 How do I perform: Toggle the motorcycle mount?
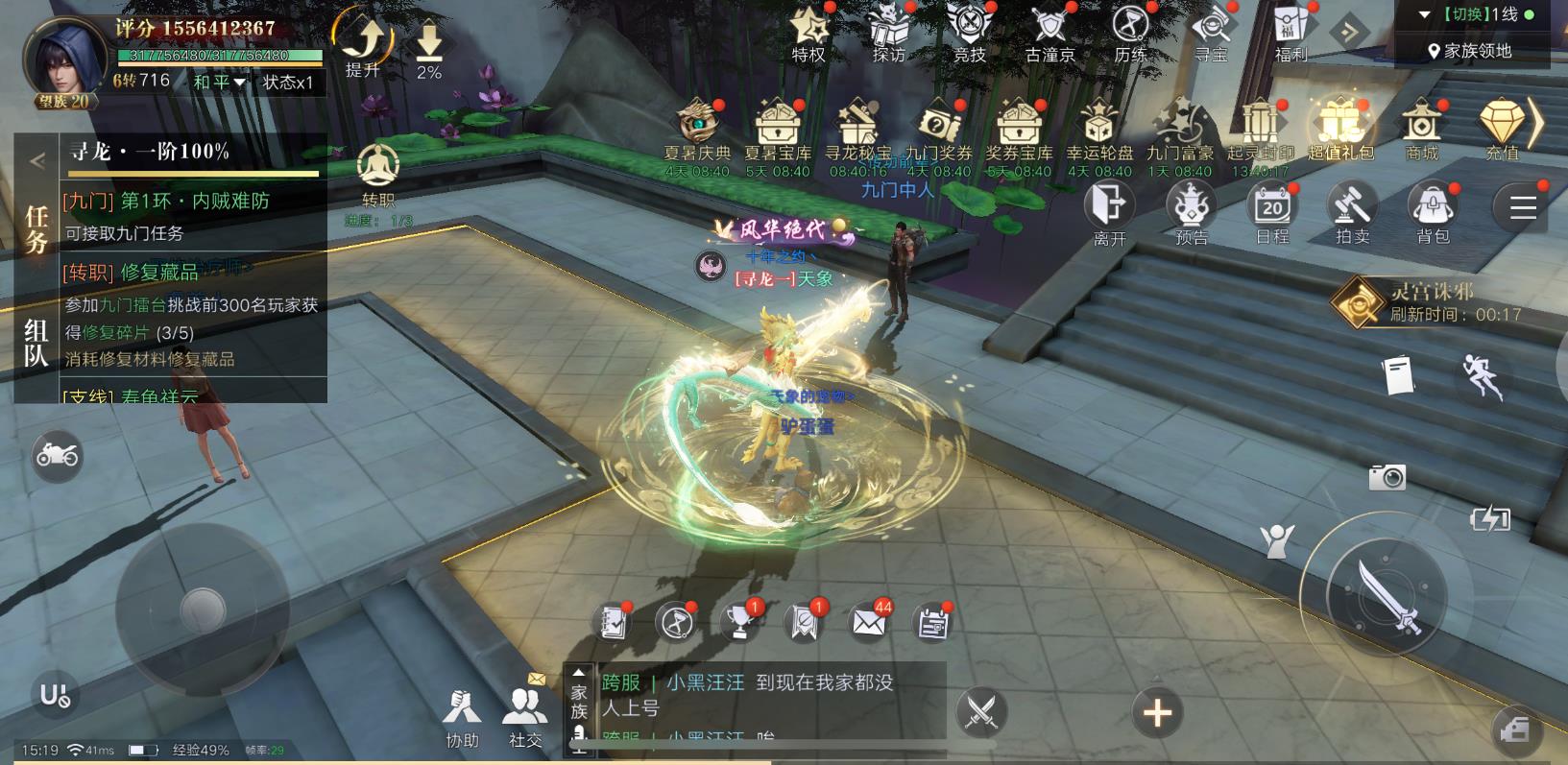tap(58, 456)
